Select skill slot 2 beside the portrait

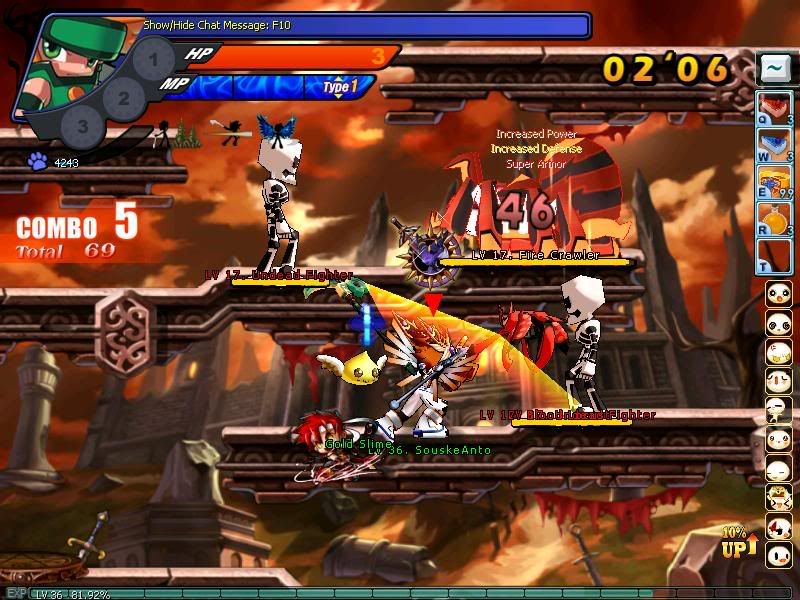click(x=124, y=98)
